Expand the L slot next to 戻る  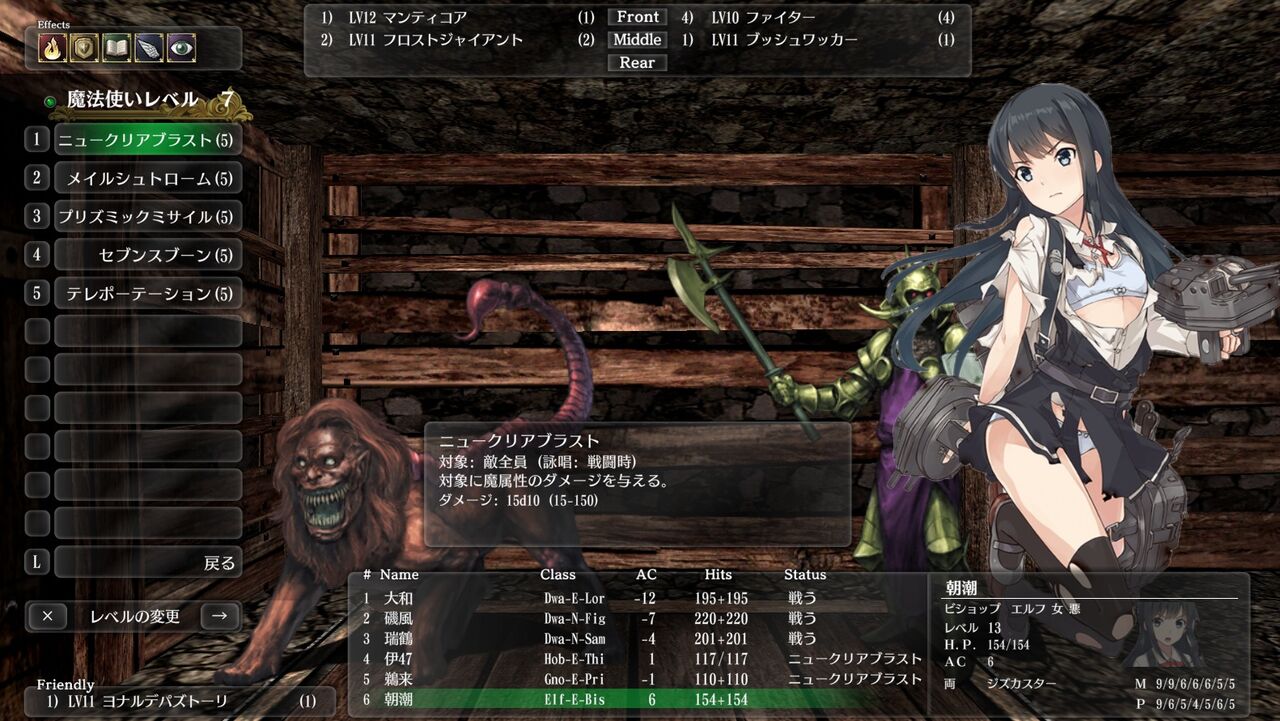[x=36, y=562]
